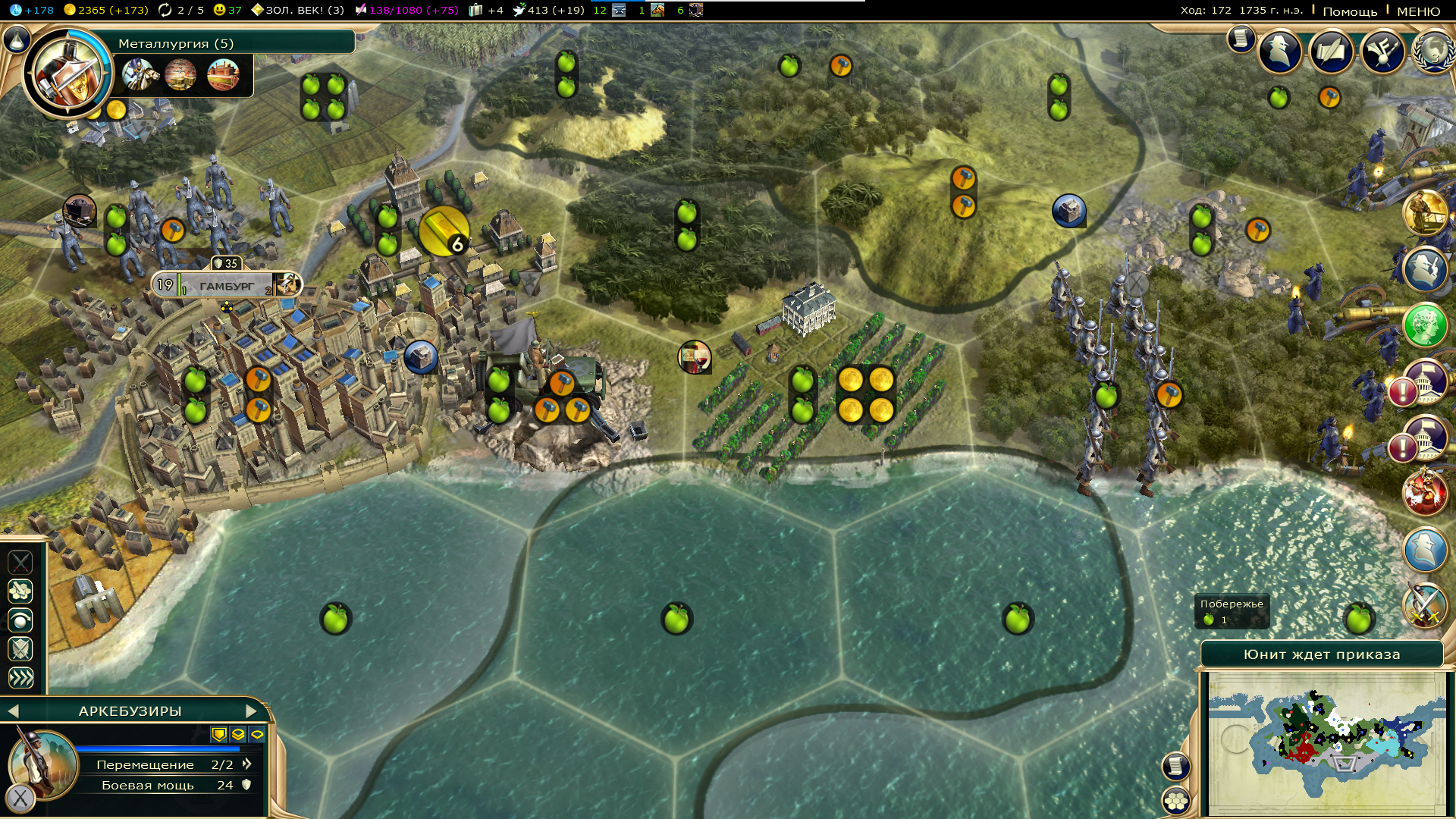Select the previous unit arrow
1456x819 pixels.
12,711
